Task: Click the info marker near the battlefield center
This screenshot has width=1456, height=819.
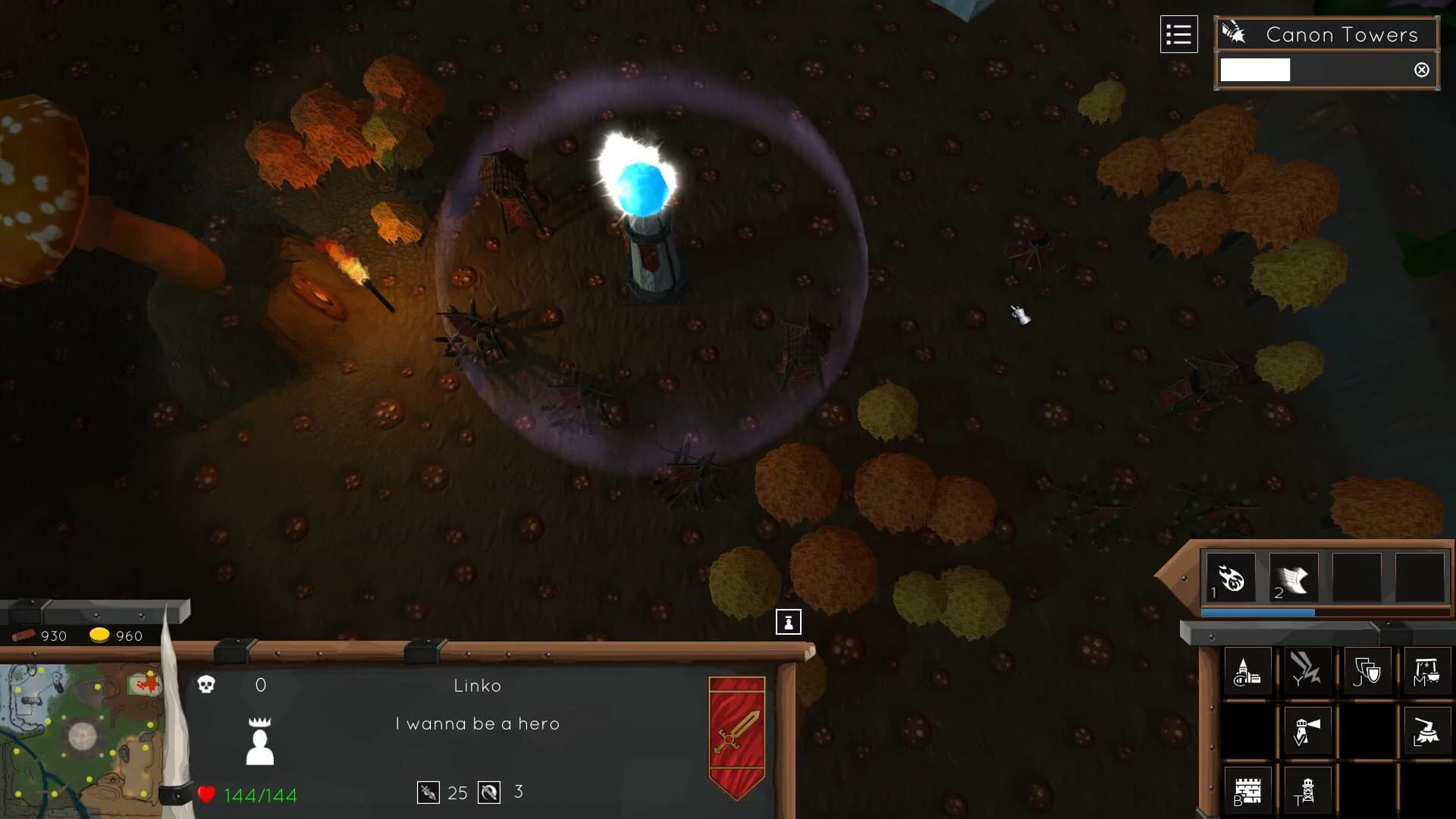Action: [789, 620]
